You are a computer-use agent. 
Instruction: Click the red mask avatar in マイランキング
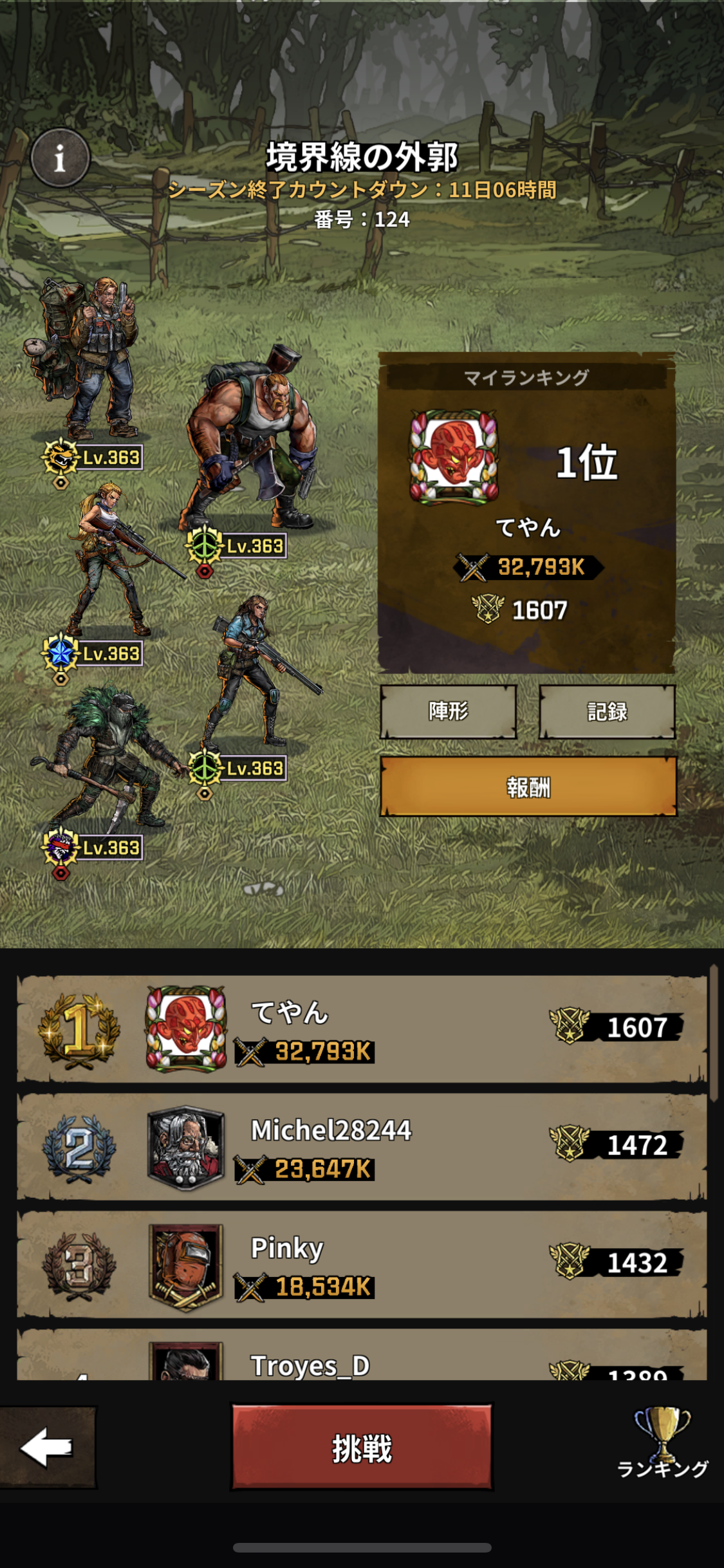coord(454,457)
